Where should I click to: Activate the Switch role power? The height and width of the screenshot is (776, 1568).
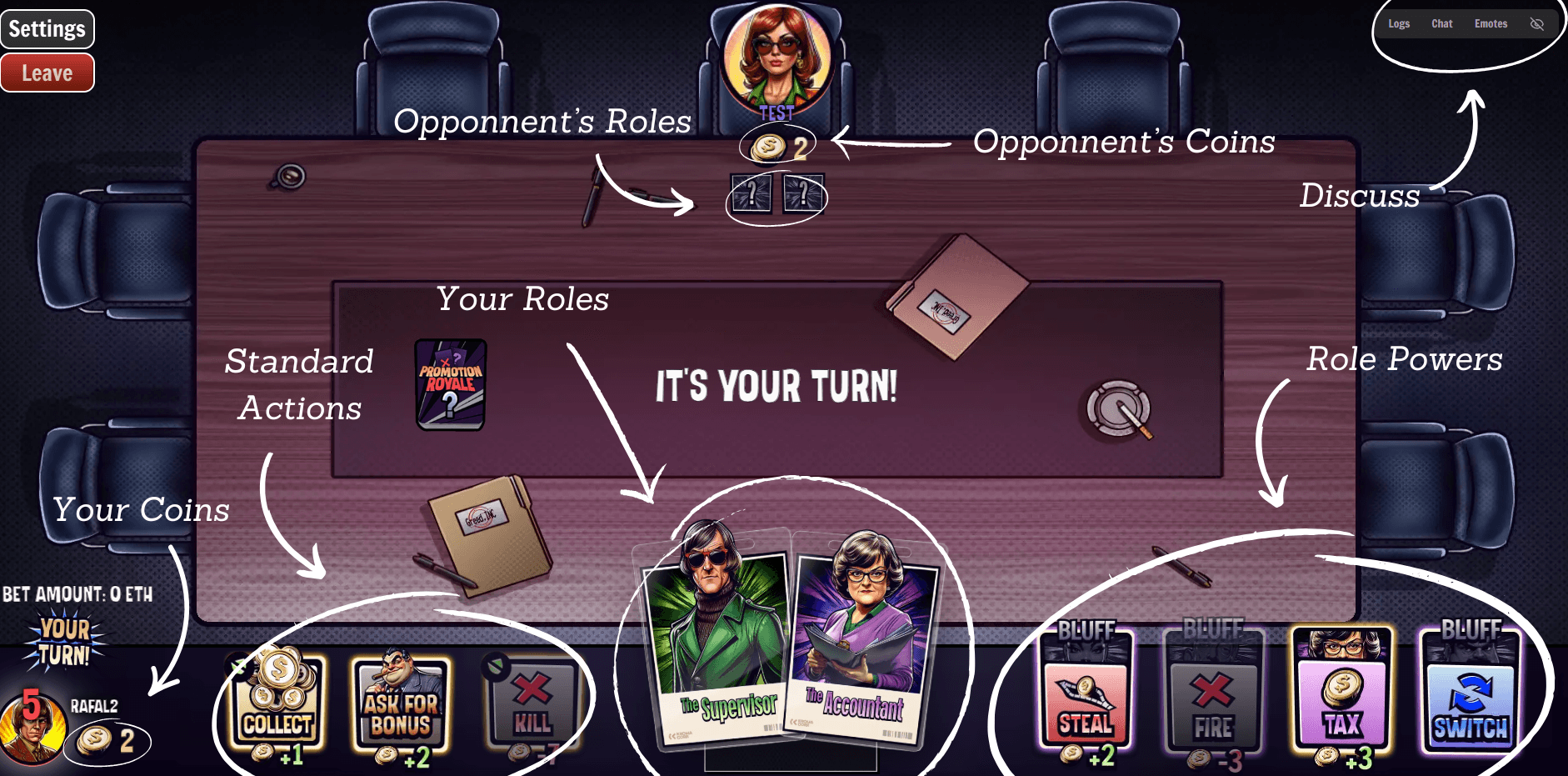pyautogui.click(x=1471, y=700)
